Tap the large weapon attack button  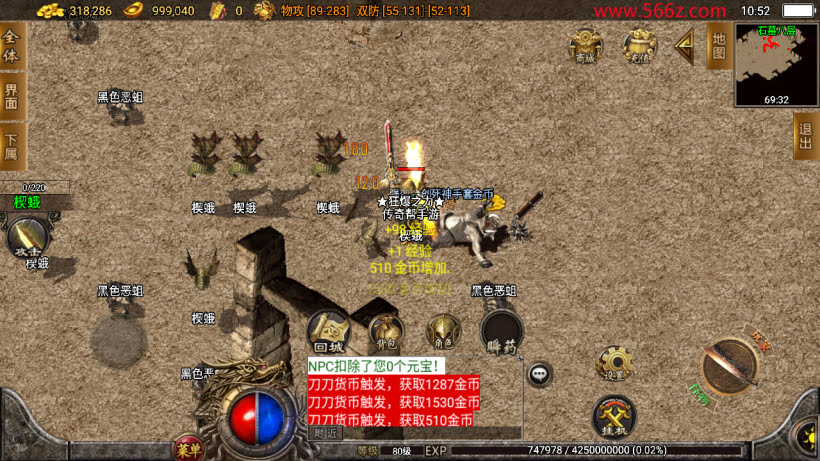[x=731, y=366]
